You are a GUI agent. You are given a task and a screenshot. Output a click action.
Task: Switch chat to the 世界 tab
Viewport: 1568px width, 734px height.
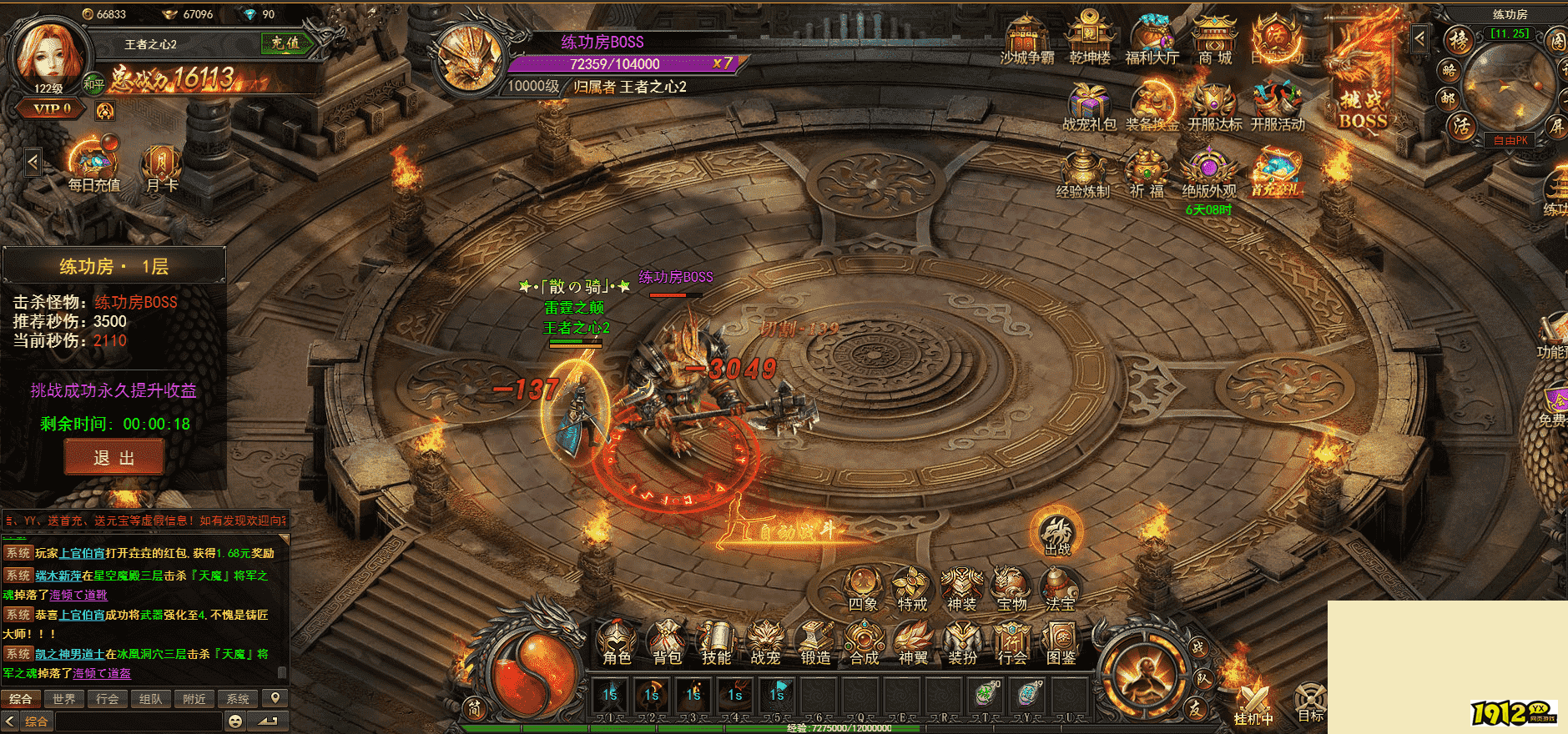[64, 699]
